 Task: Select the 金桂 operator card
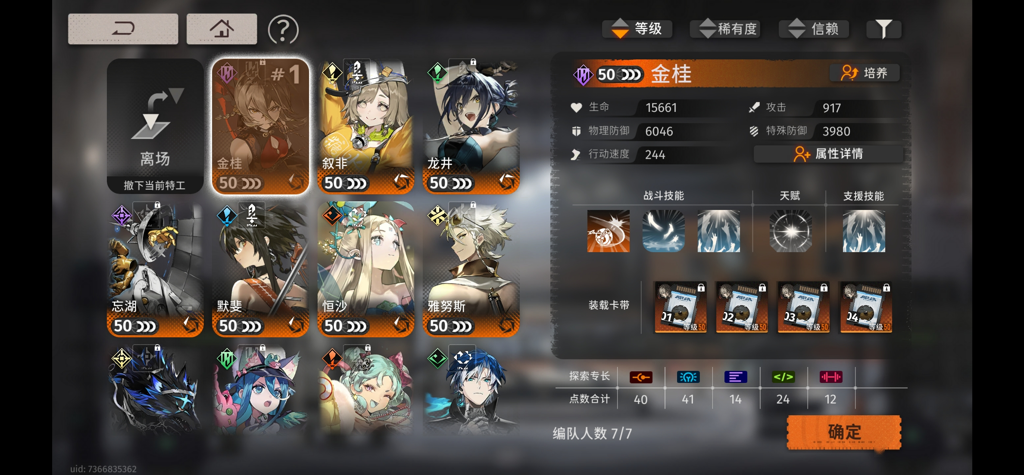[259, 126]
